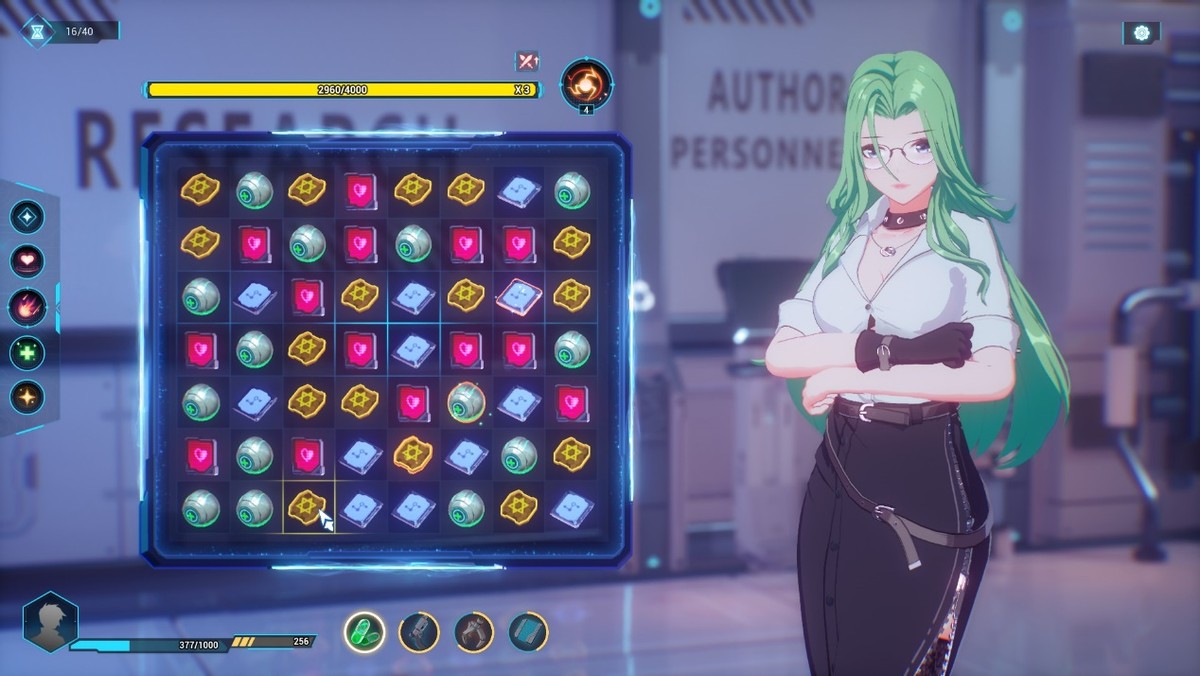This screenshot has height=676, width=1200.
Task: Select the green cross heal skill
Action: click(x=27, y=352)
